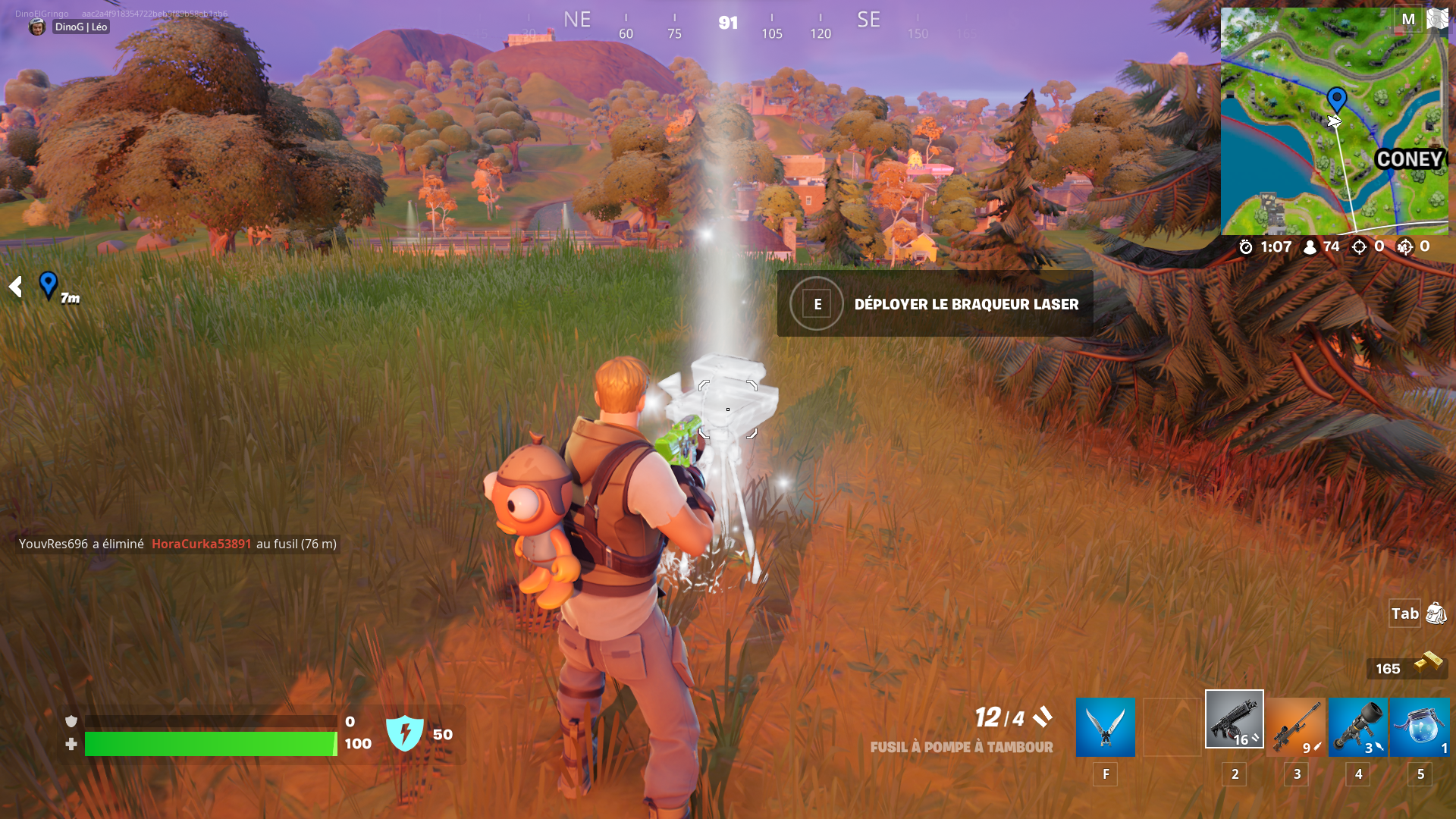
Task: Click the player arrow on the minimap
Action: (1334, 121)
